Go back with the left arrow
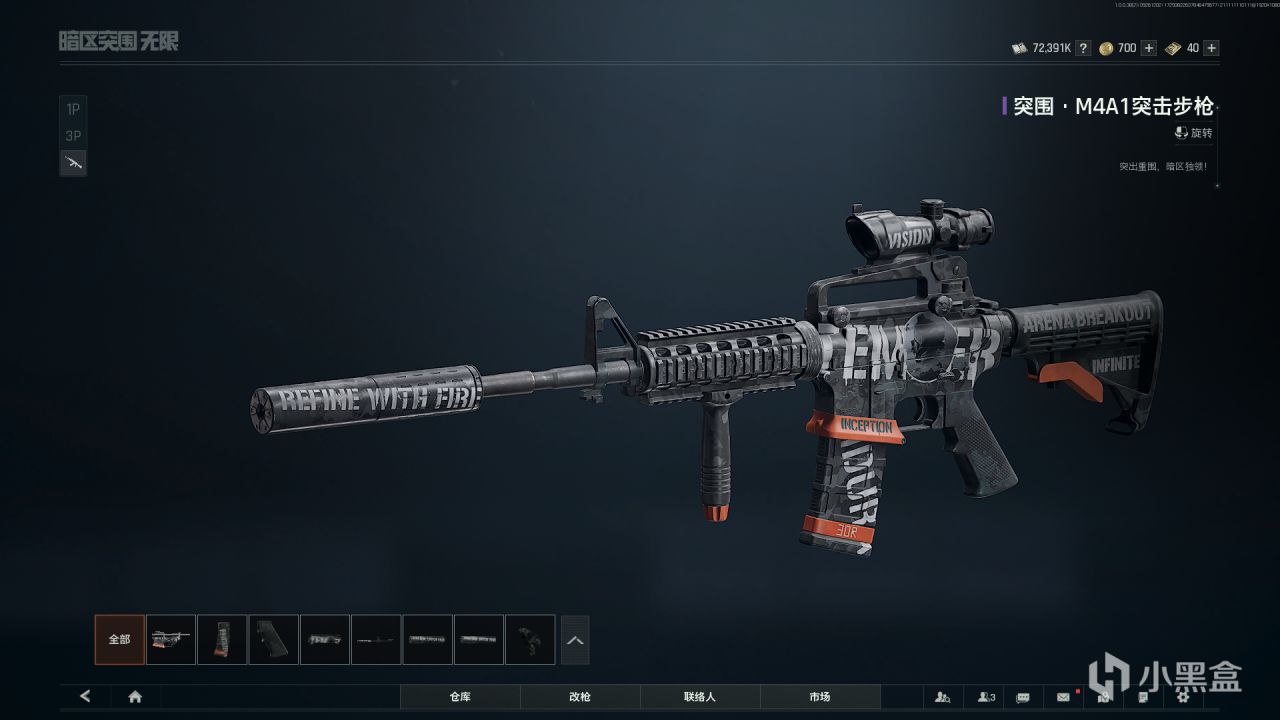 point(85,696)
